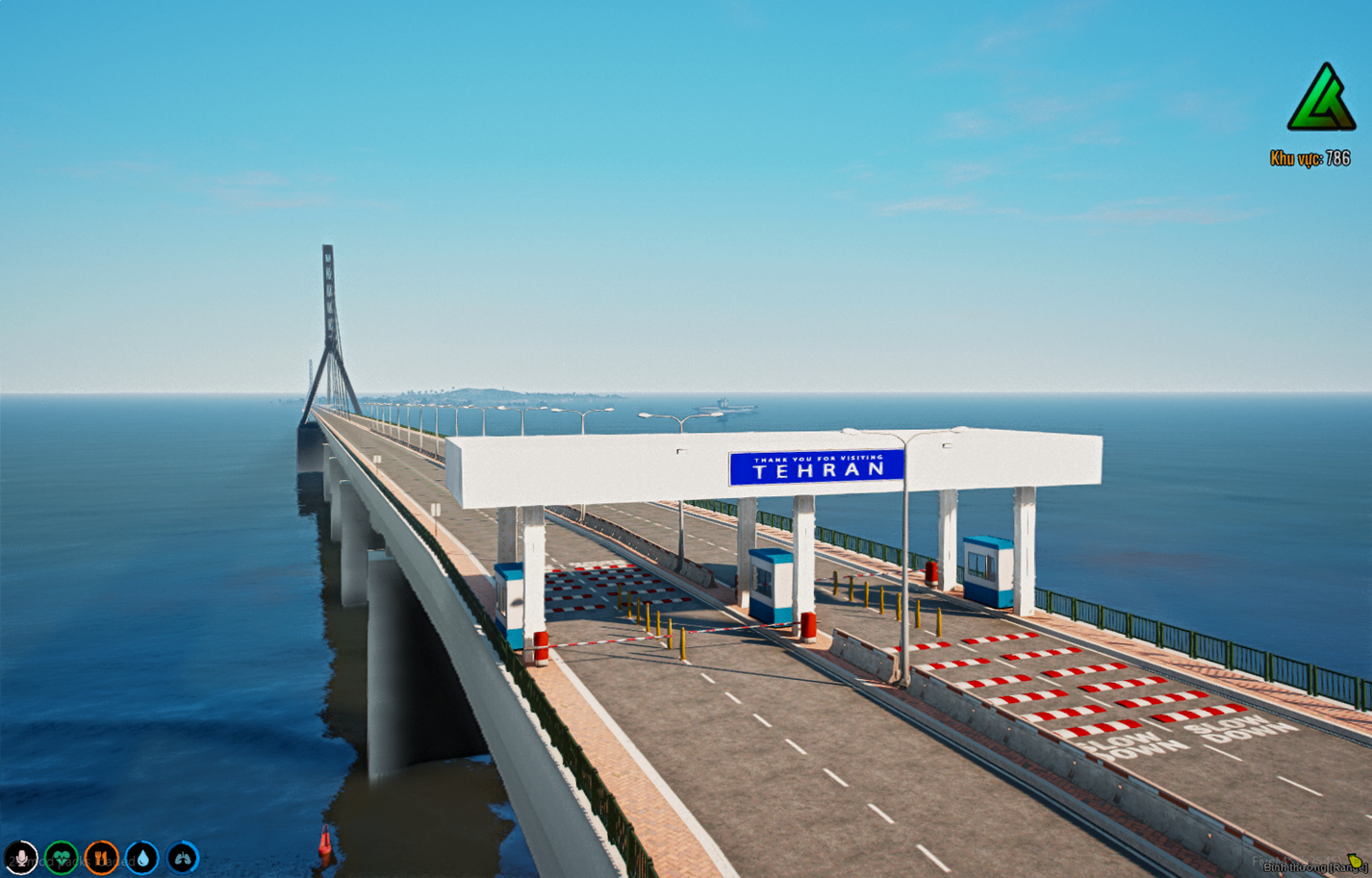Viewport: 1372px width, 878px height.
Task: Mute the voice chat microphone
Action: [21, 857]
